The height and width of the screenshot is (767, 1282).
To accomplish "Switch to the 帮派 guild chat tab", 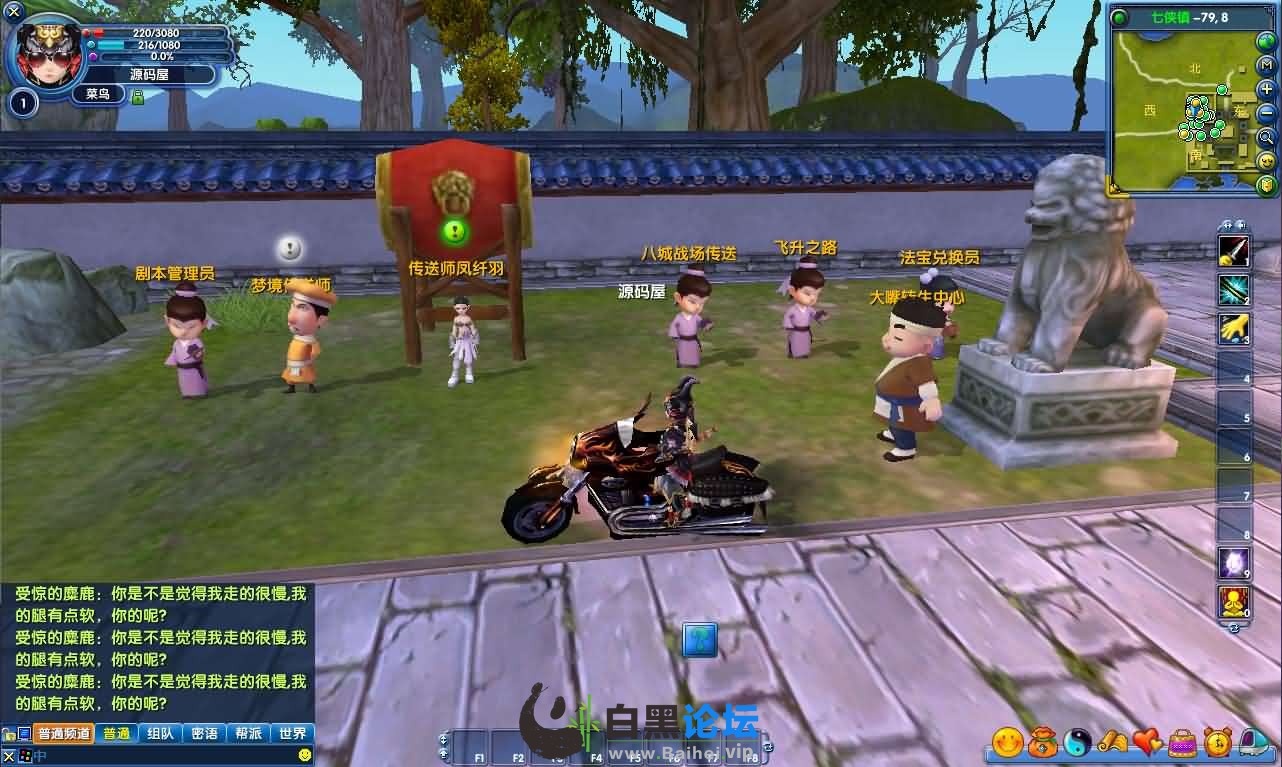I will [248, 733].
